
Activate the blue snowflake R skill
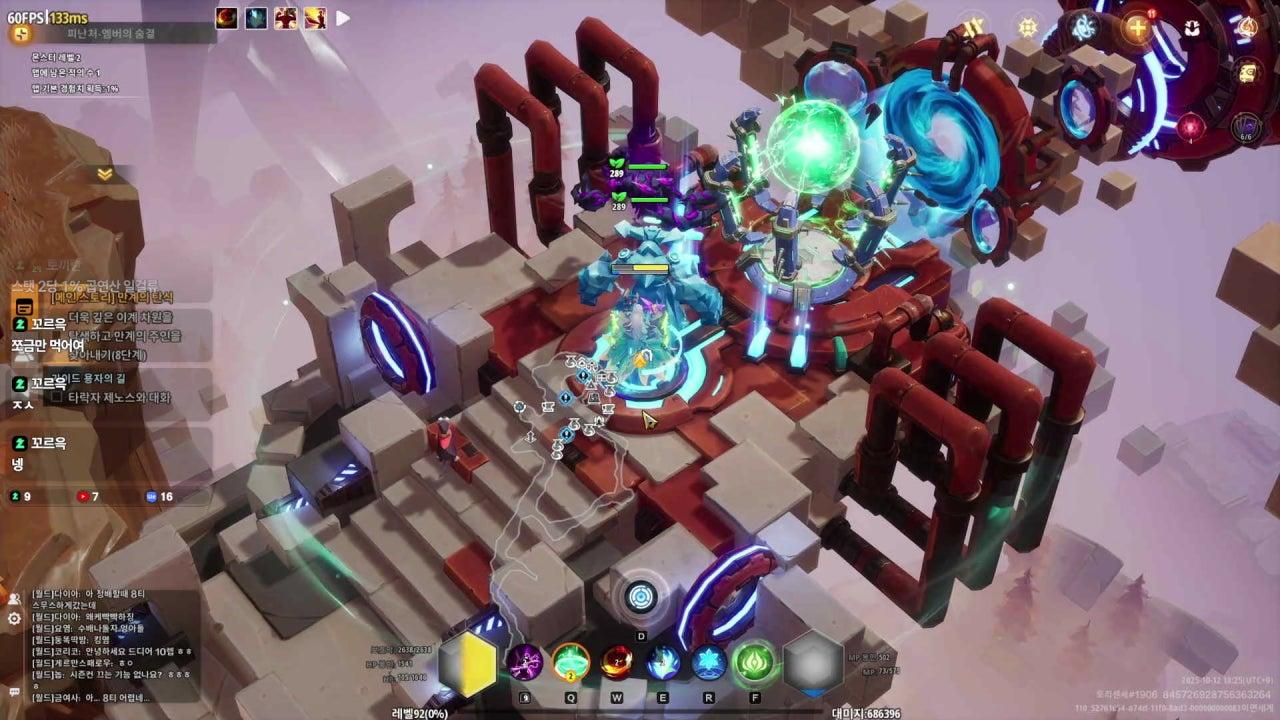click(709, 662)
